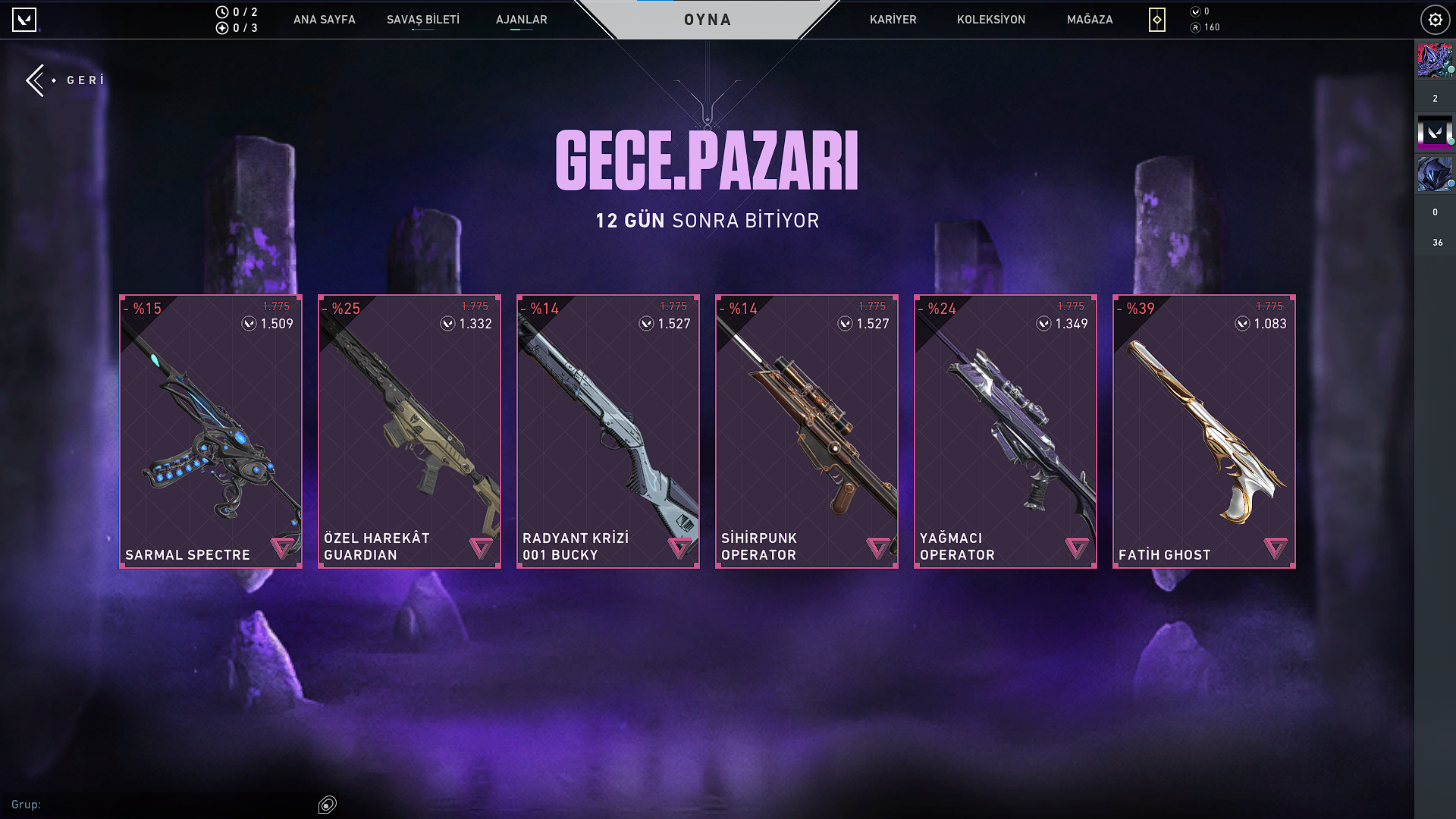Pick the Radyant Krizi 001 Bucky card
The width and height of the screenshot is (1456, 819).
(608, 431)
